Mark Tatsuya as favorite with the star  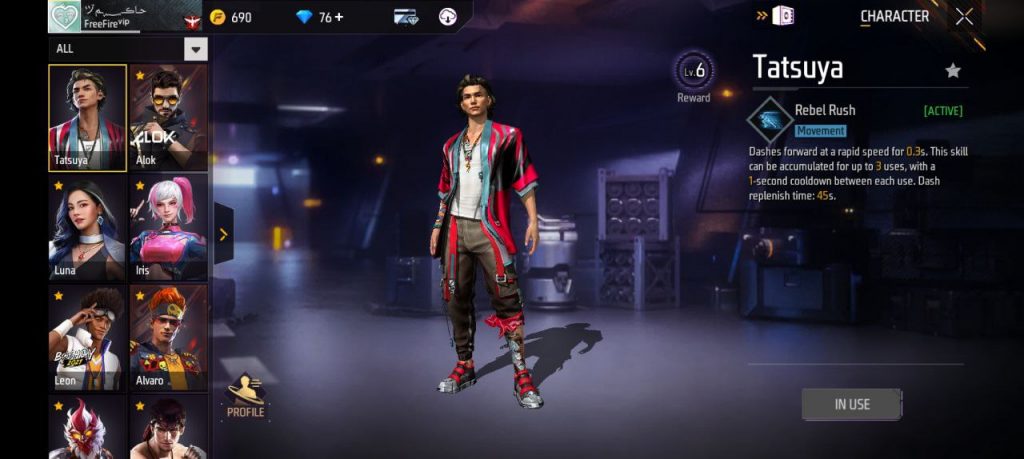pyautogui.click(x=953, y=70)
